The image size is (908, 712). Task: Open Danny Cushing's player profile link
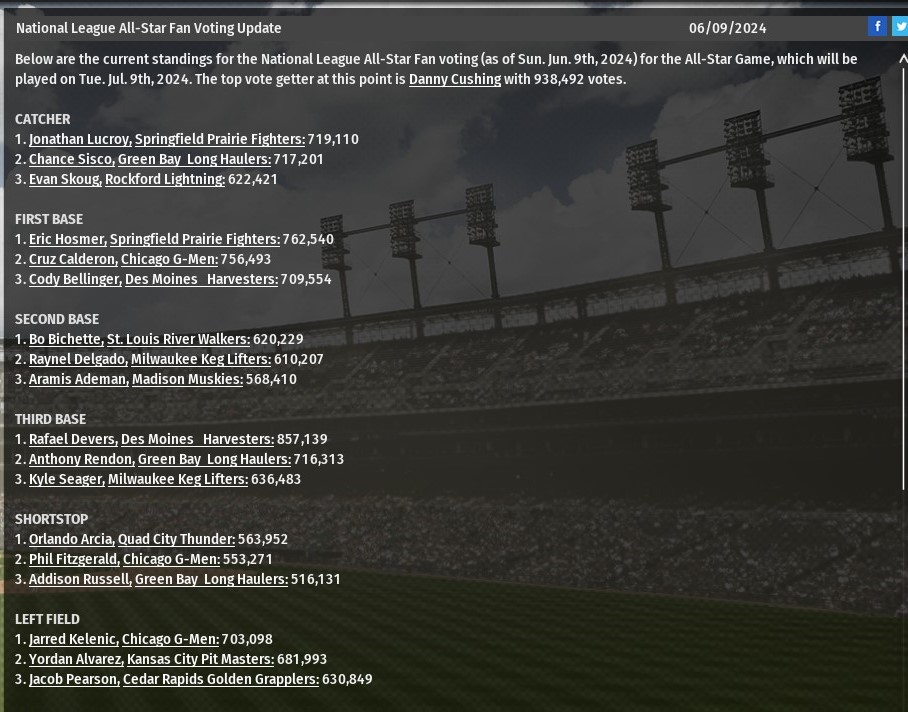[454, 79]
